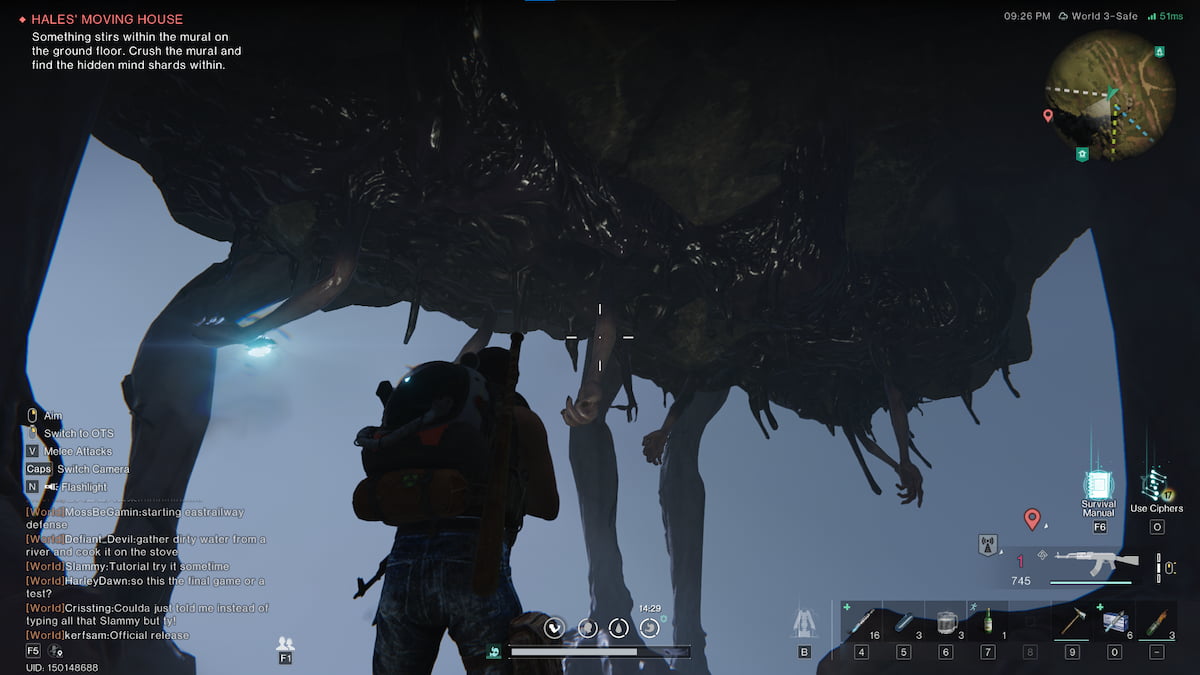Open the Survival Manual

tap(1098, 489)
